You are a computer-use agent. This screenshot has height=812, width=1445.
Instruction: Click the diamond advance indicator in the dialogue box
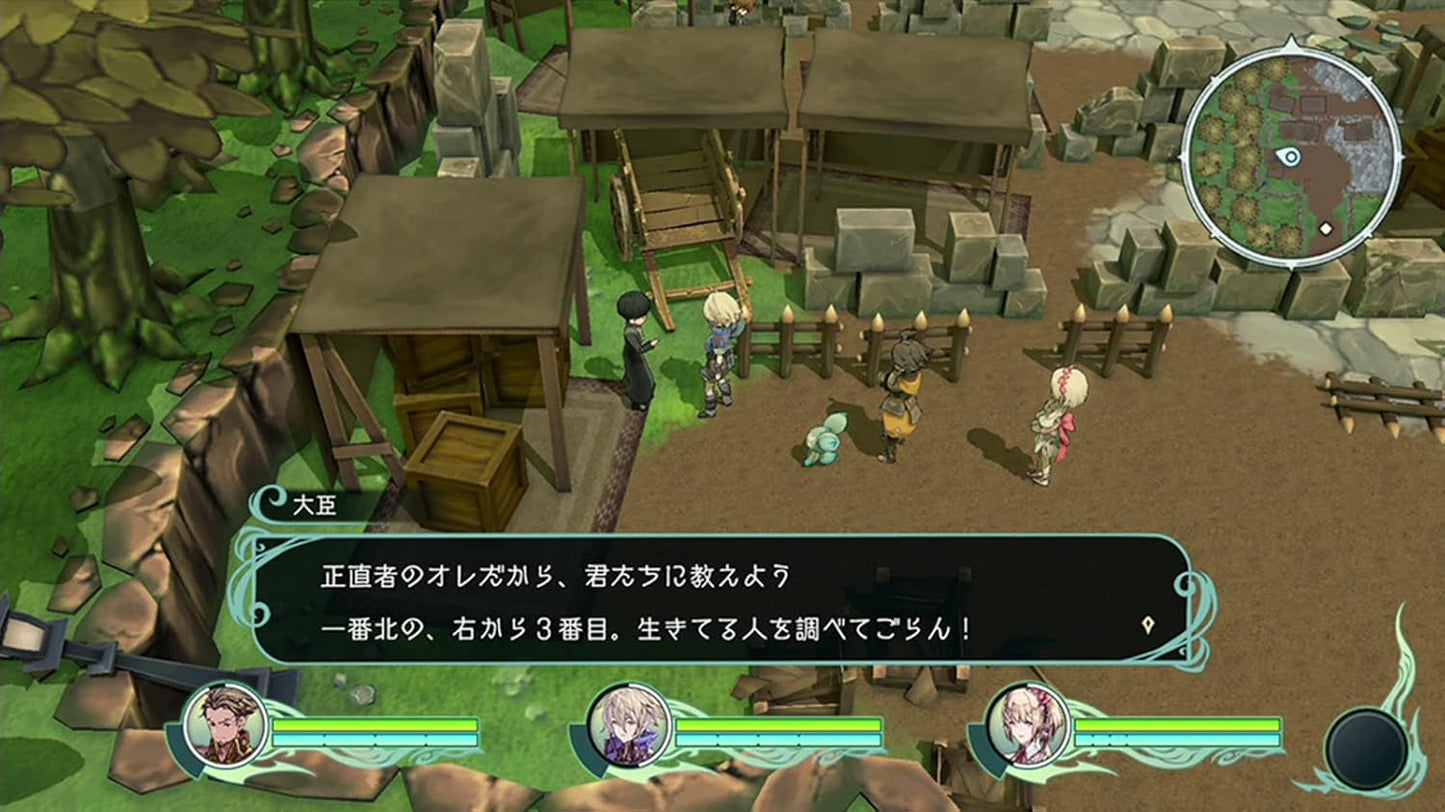click(1150, 622)
